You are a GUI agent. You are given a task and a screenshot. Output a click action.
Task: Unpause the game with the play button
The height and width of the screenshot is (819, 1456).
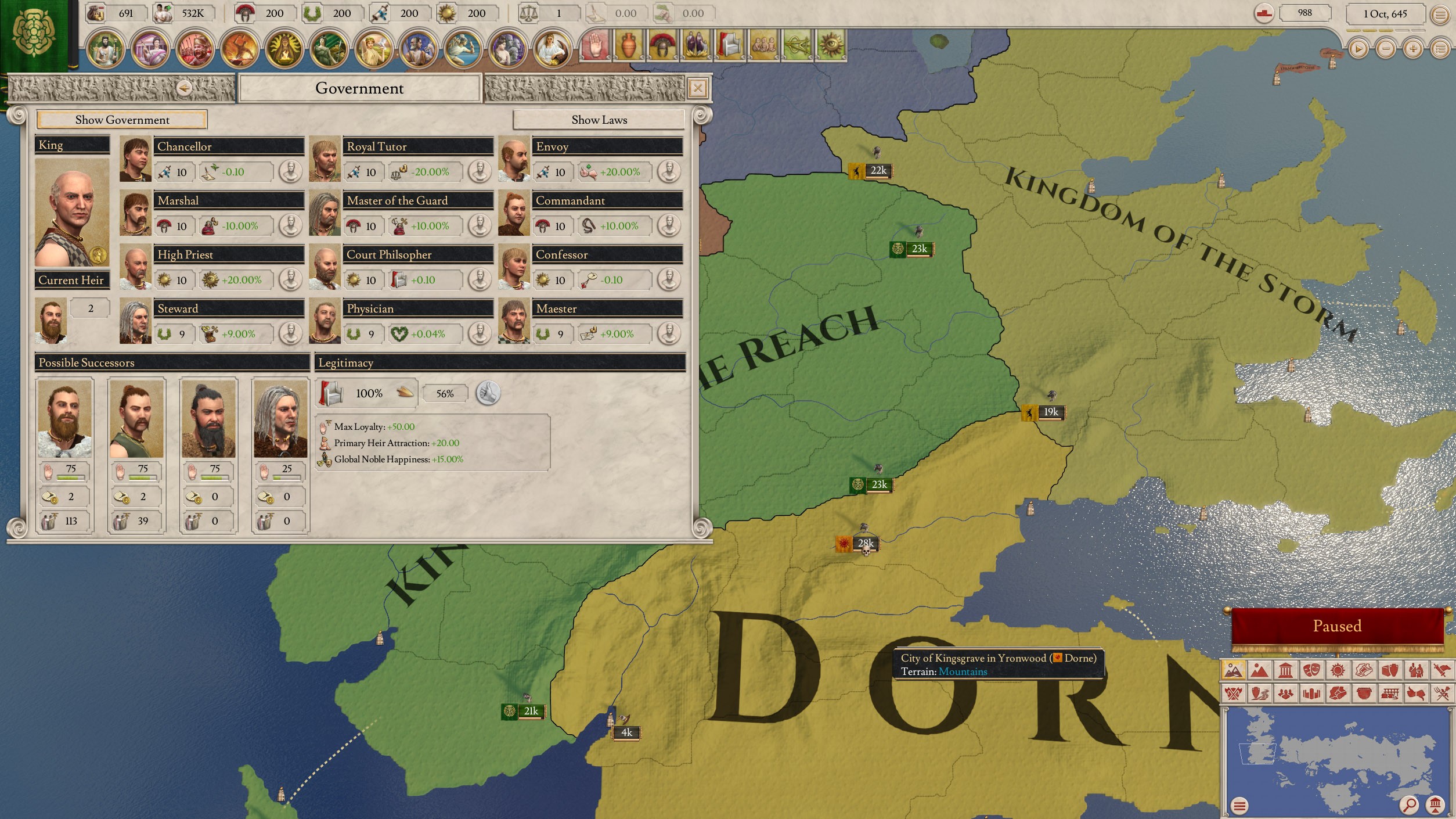pos(1358,49)
